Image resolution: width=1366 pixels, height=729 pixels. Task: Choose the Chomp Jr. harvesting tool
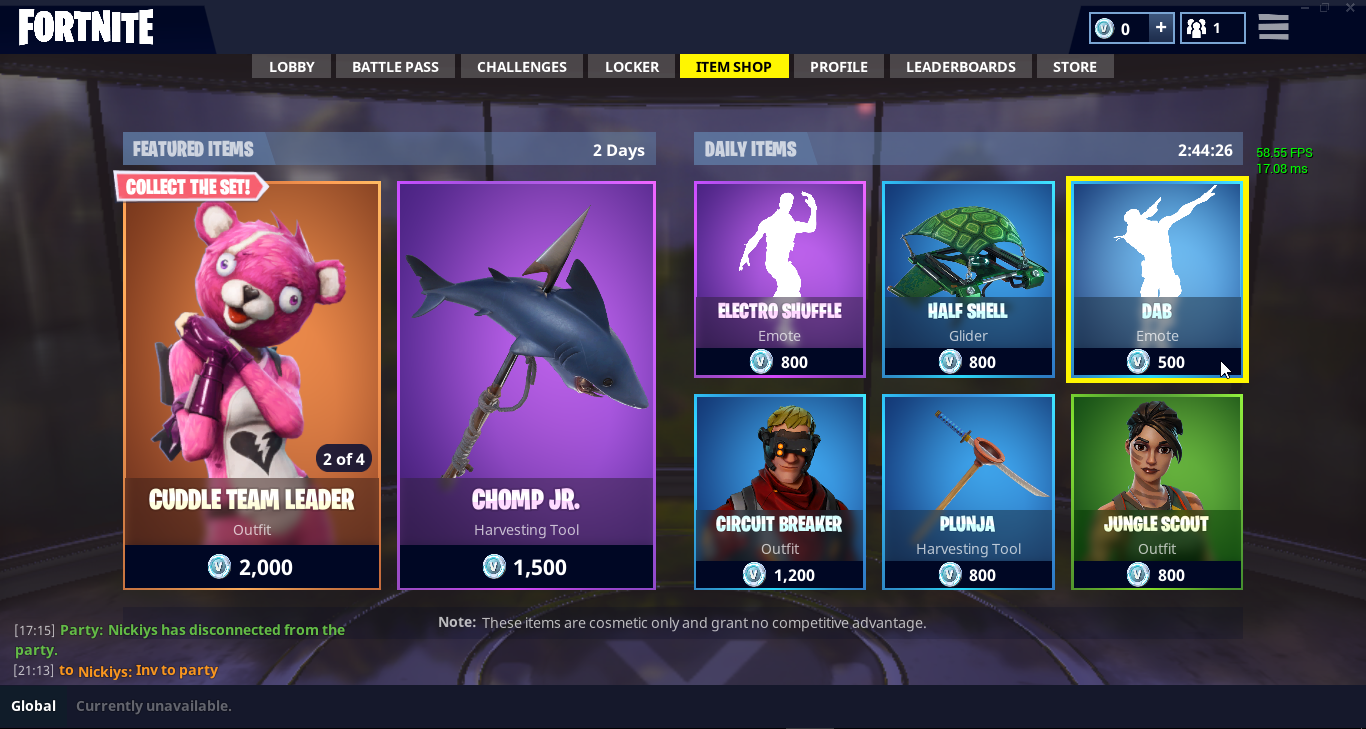[526, 385]
